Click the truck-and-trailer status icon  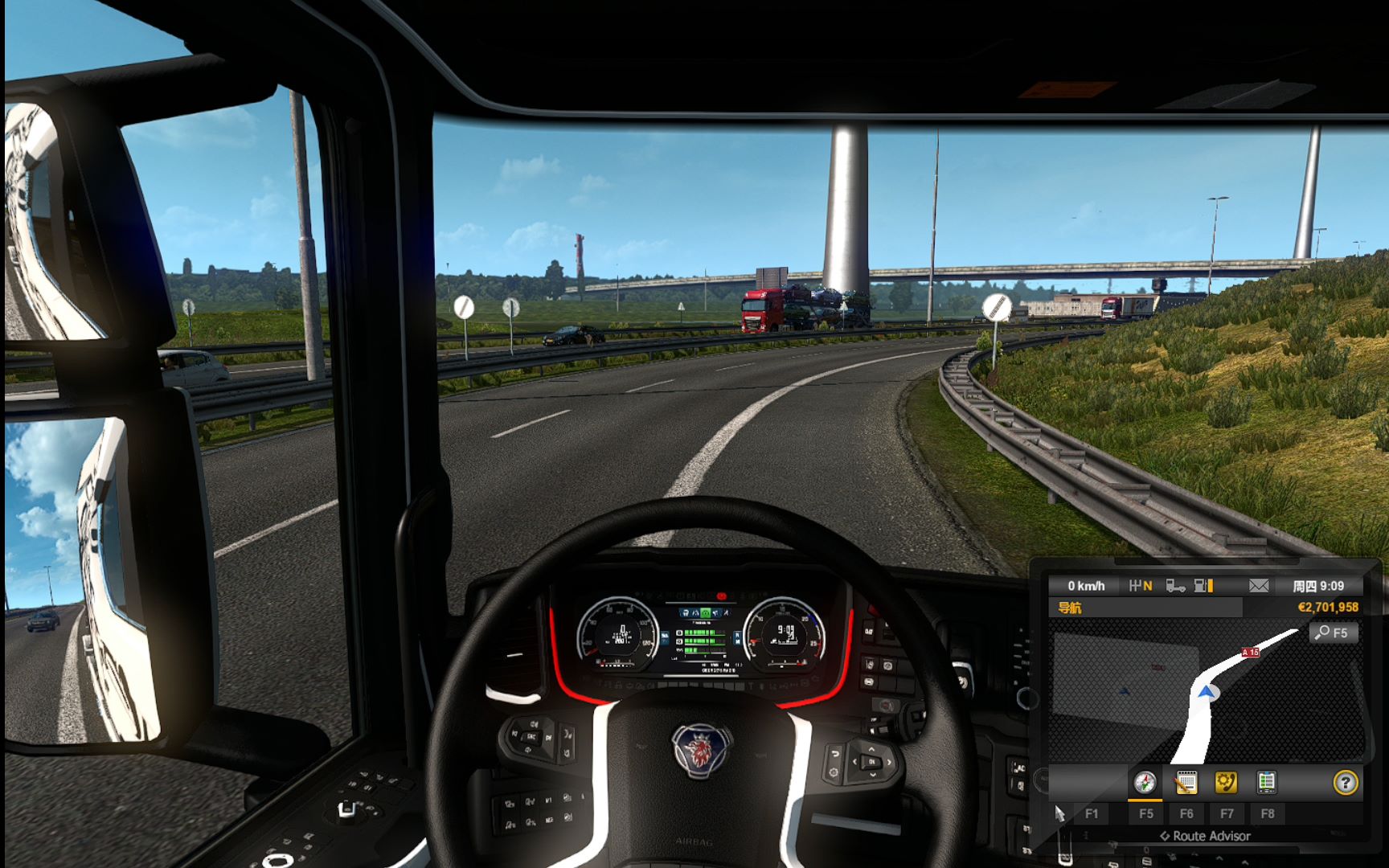1174,587
